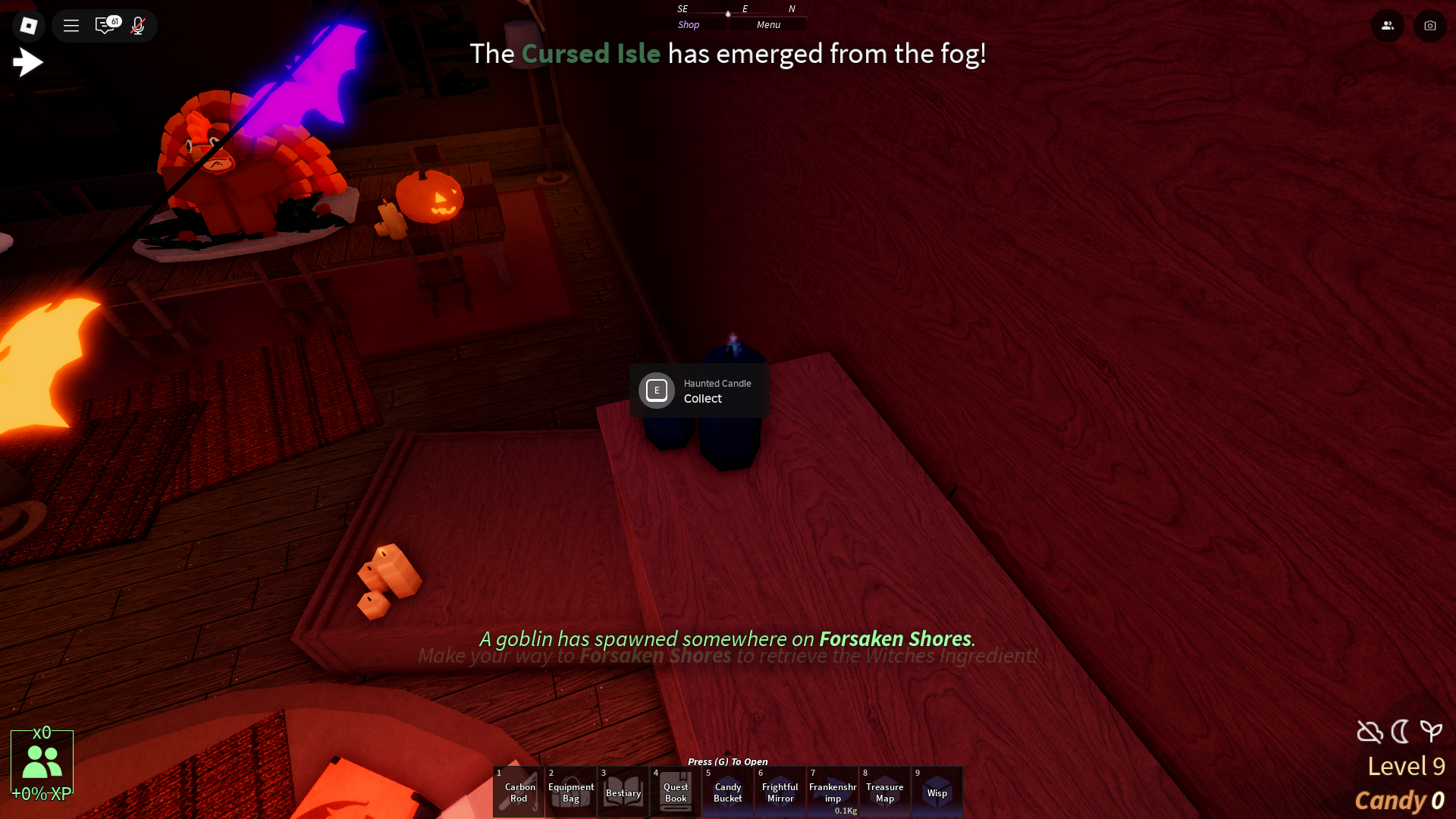Viewport: 1456px width, 819px height.
Task: Open the hamburger list menu
Action: 71,26
